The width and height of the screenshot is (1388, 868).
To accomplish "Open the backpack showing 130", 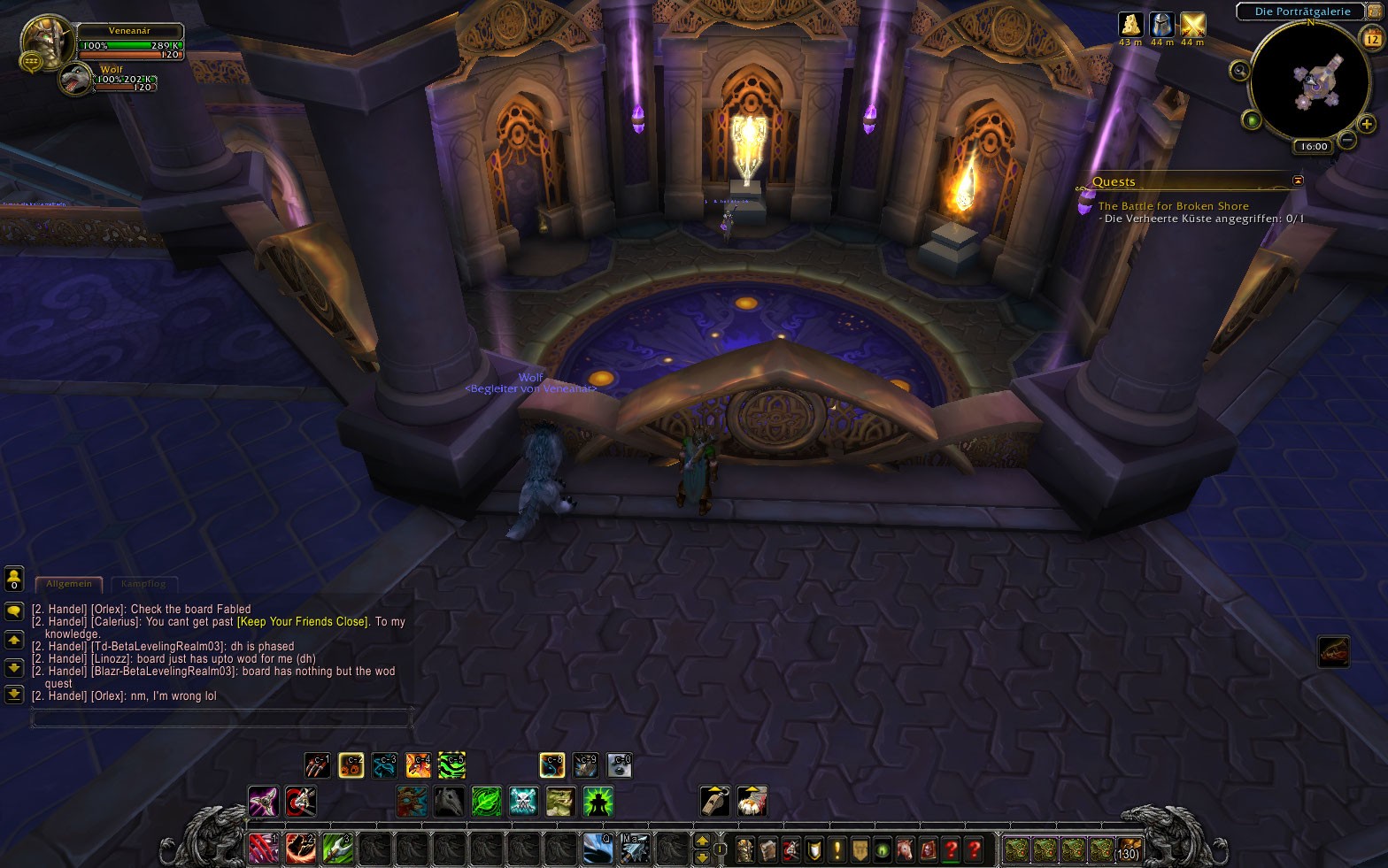I will pyautogui.click(x=1129, y=850).
